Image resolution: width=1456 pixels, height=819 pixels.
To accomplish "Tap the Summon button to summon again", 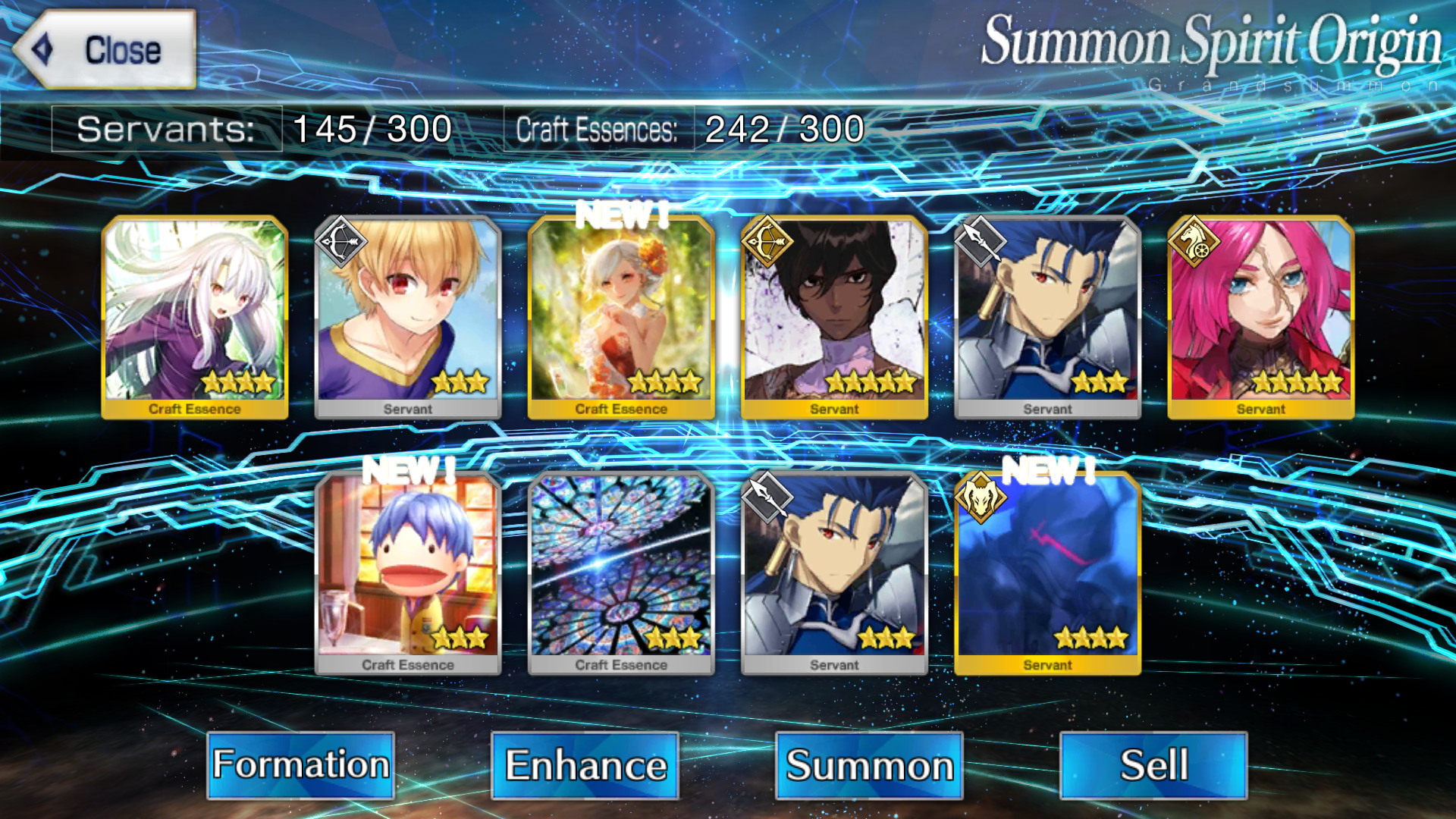I will [x=869, y=764].
